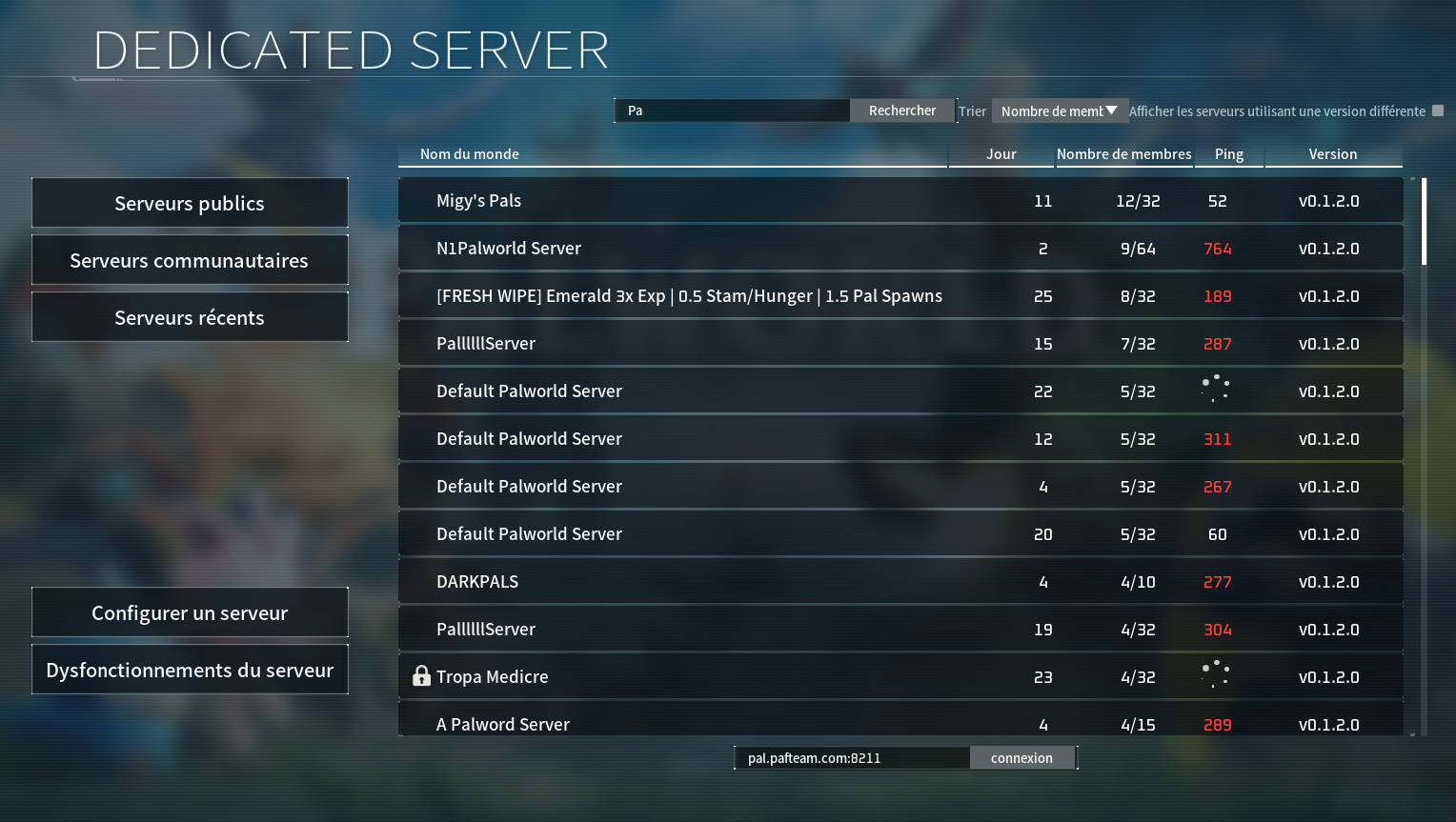Open Configurer un serveur
Viewport: 1456px width, 822px height.
[x=190, y=612]
